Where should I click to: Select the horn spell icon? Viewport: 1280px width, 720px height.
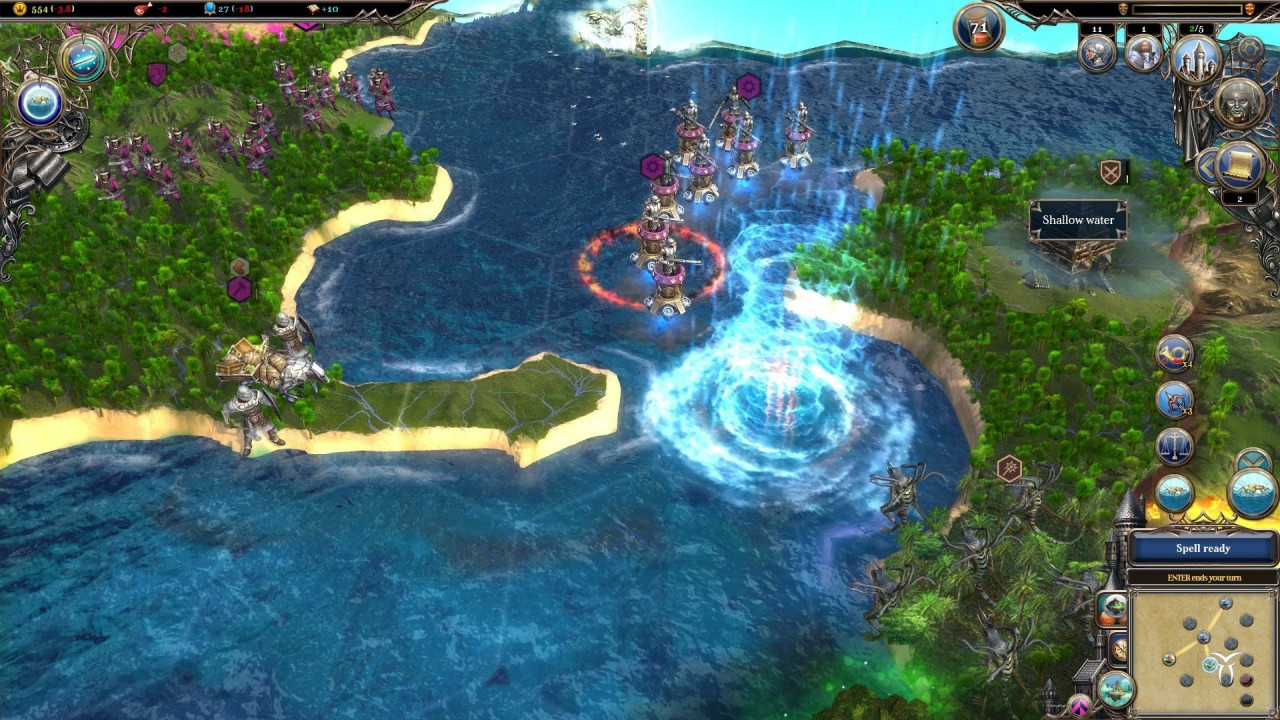click(x=1174, y=353)
